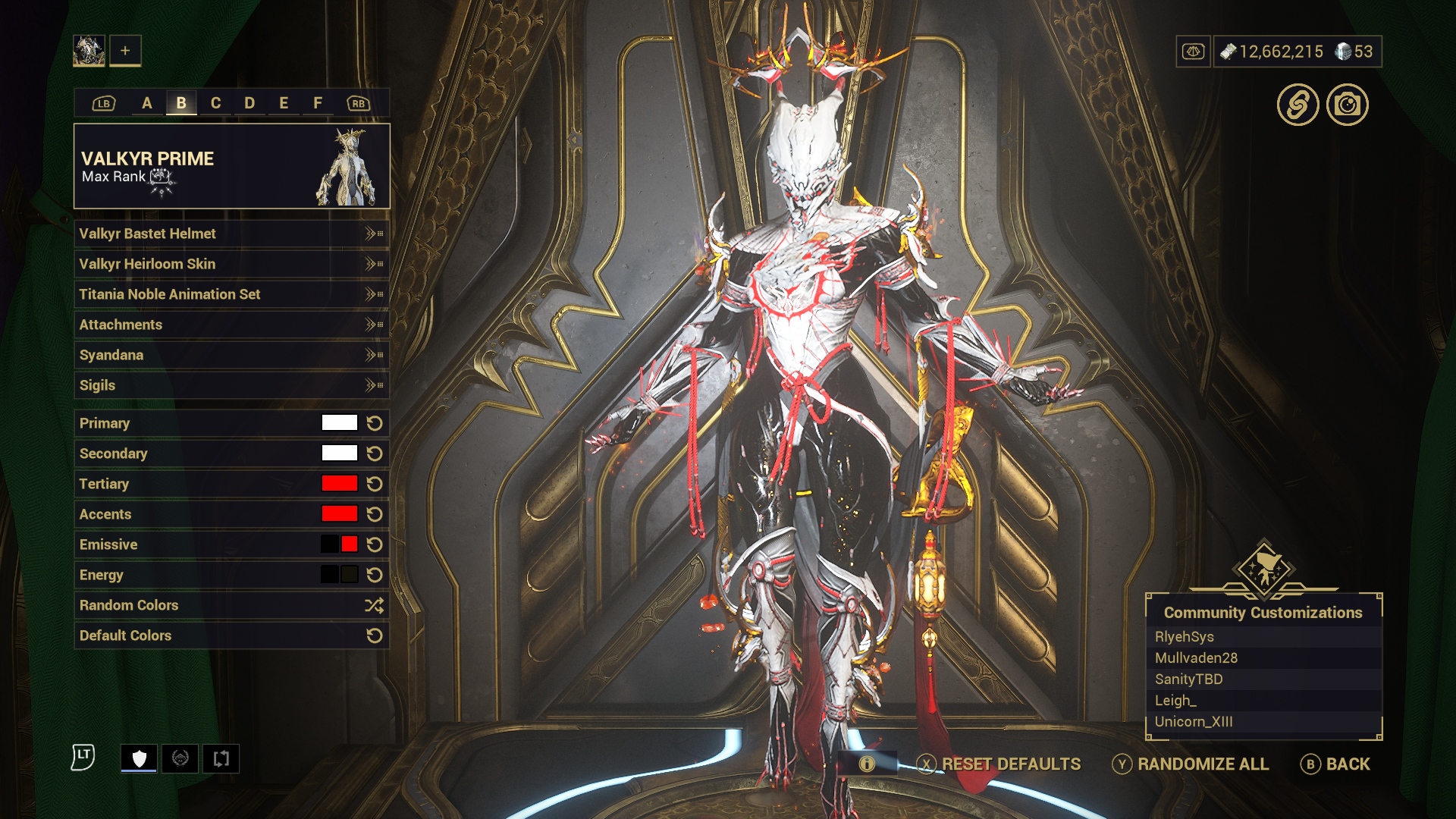The image size is (1456, 819).
Task: Add a new loadout with the plus button
Action: pos(125,51)
